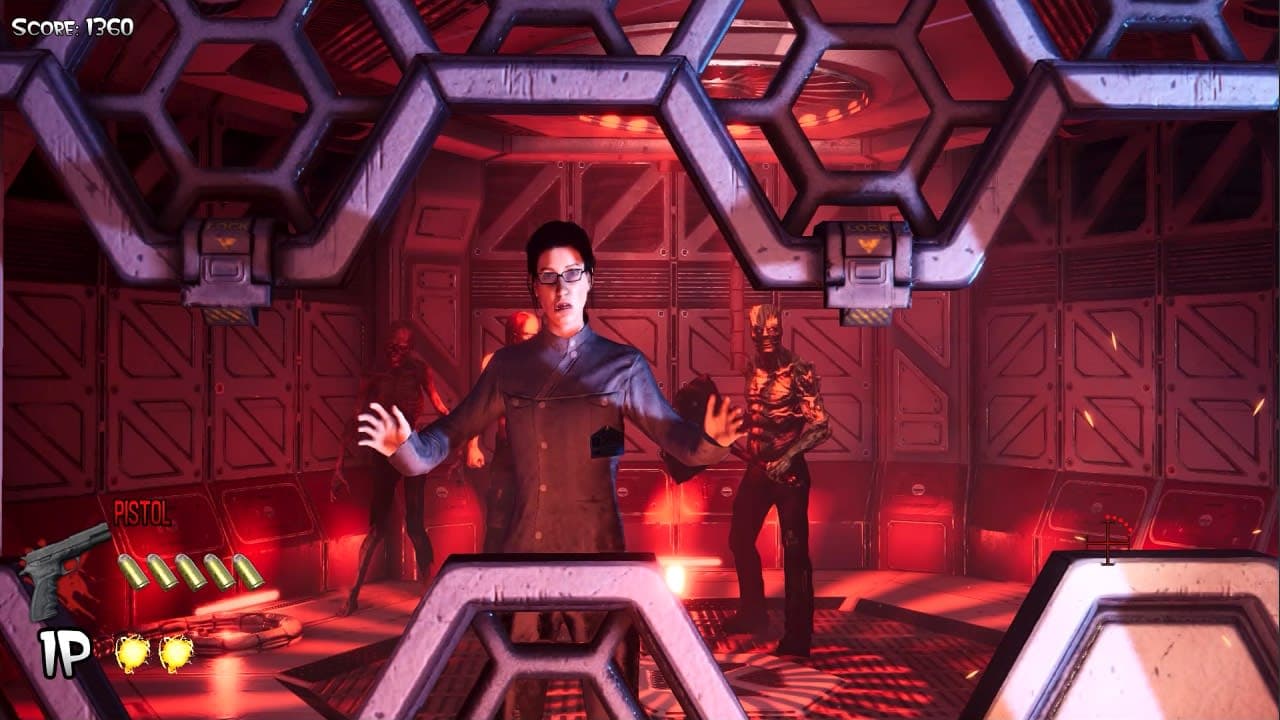Click the first bullet in the ammo row
Image resolution: width=1280 pixels, height=720 pixels.
[132, 572]
